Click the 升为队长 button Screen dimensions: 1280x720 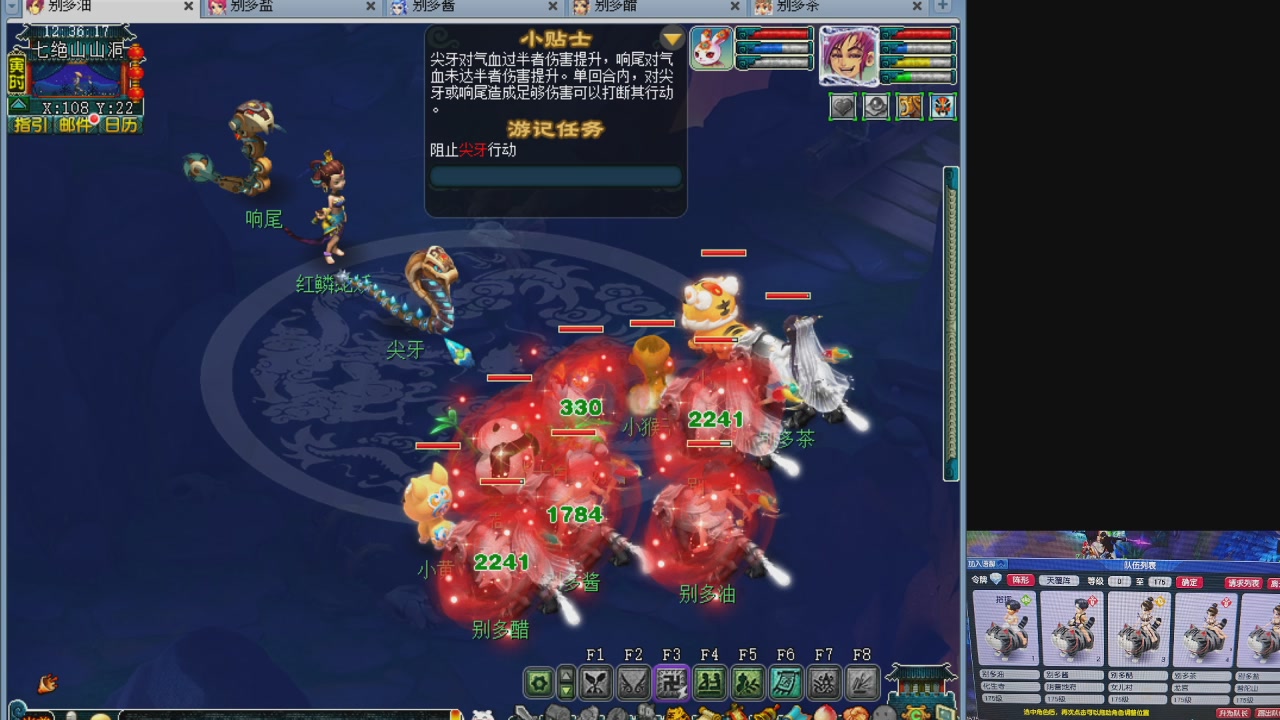pos(1236,712)
